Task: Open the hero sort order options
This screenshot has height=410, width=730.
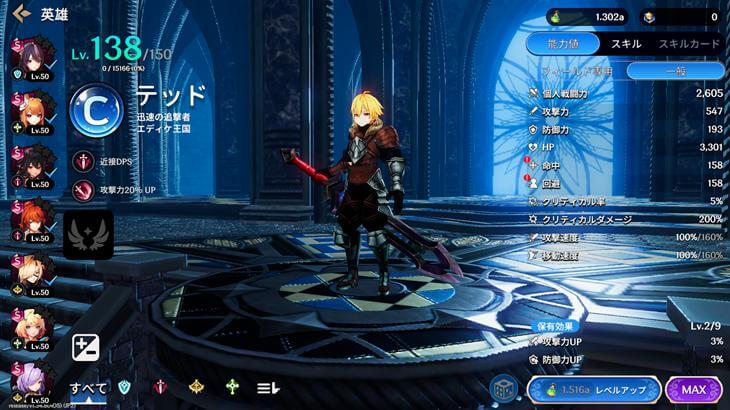Action: pos(268,388)
